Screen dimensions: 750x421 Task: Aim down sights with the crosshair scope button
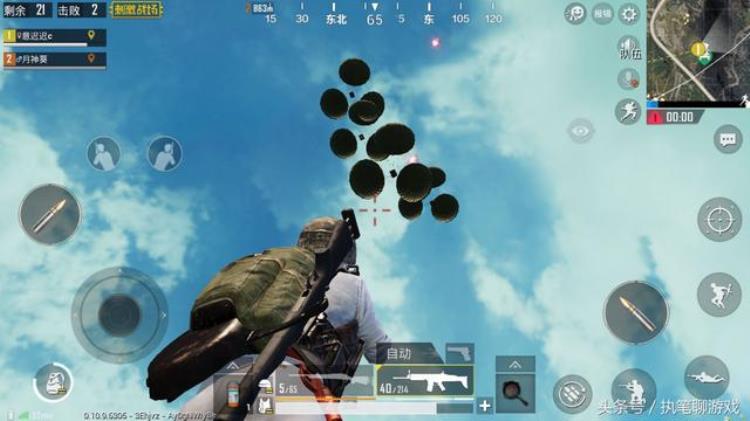(x=719, y=219)
